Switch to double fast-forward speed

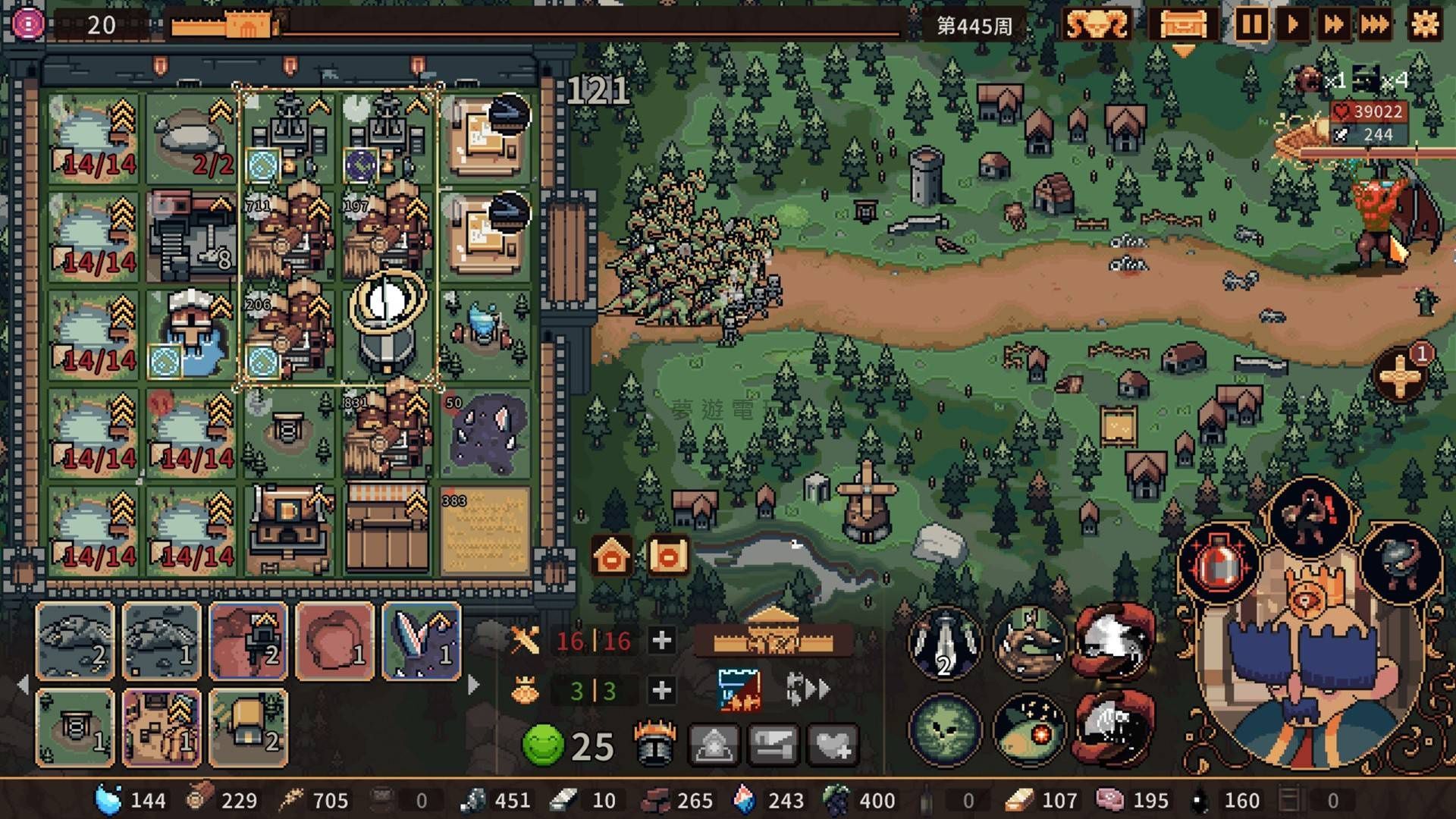[1333, 25]
